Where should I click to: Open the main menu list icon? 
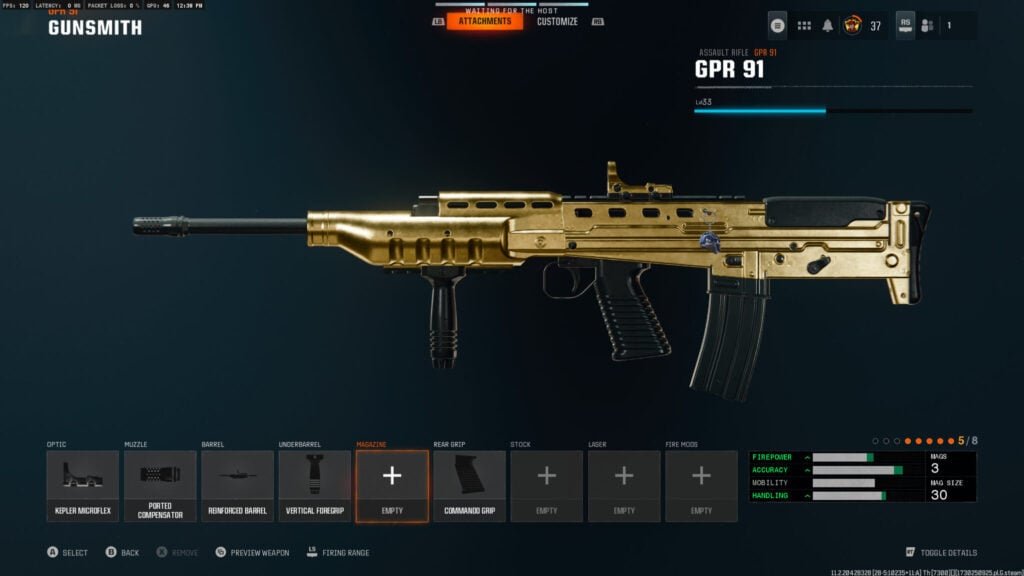(778, 26)
